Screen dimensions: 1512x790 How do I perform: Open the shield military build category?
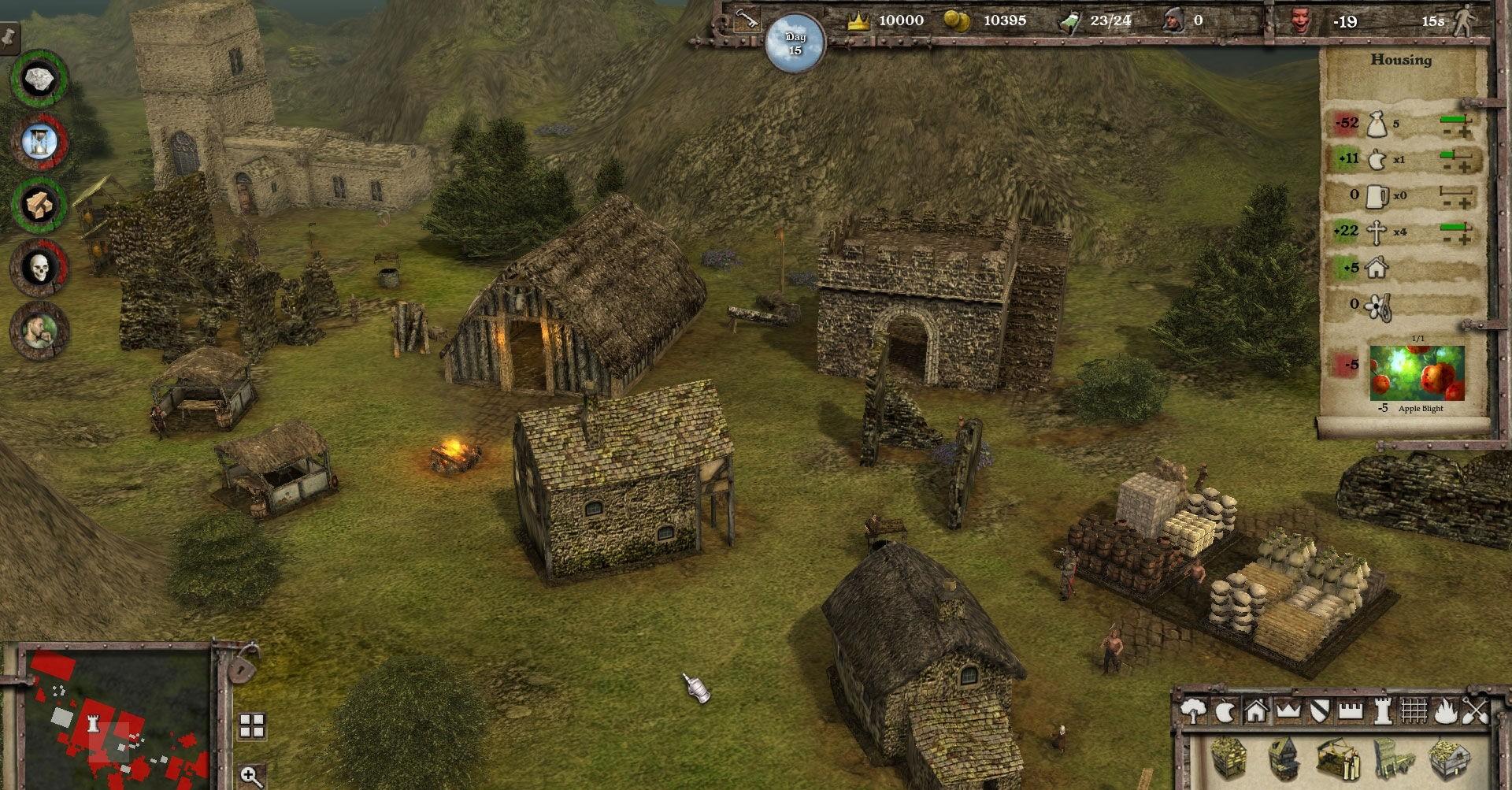[x=1319, y=712]
